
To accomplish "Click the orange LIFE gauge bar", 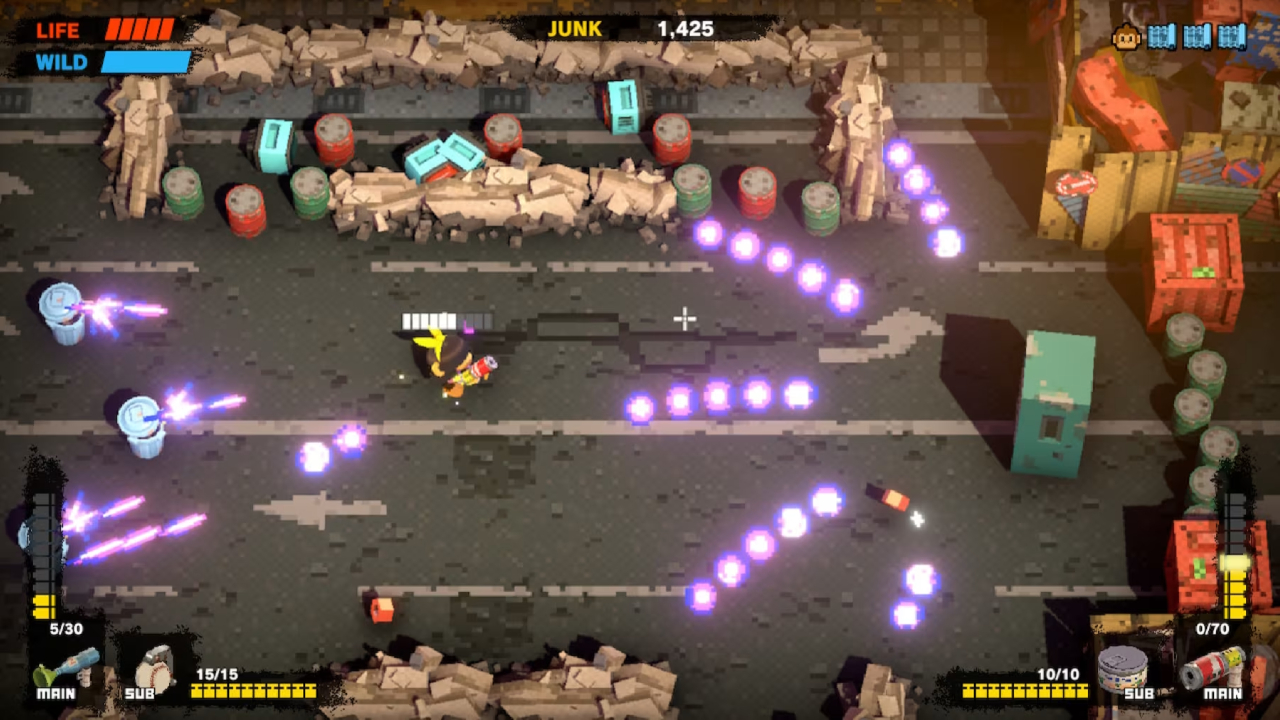I will click(140, 30).
